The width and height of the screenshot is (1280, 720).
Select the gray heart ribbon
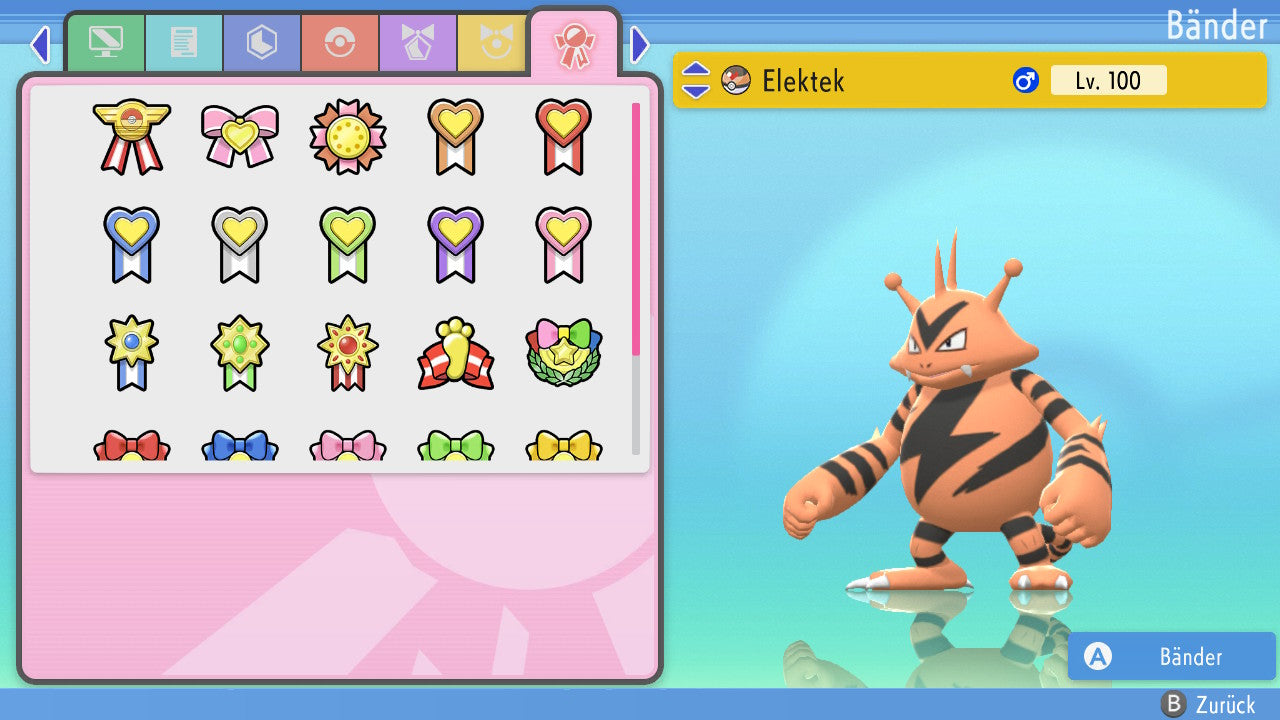tap(240, 244)
